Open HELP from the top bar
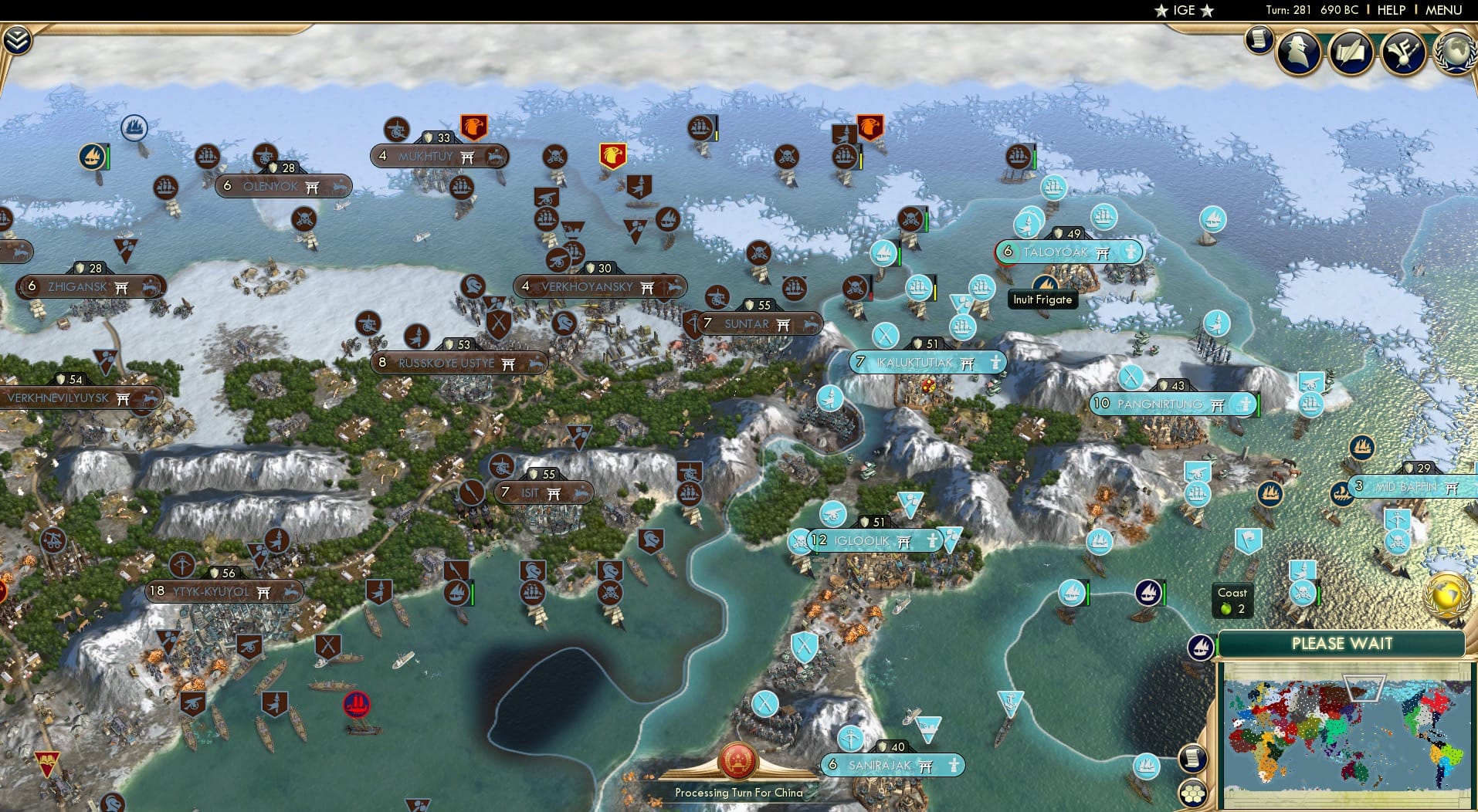This screenshot has width=1478, height=812. pos(1390,10)
